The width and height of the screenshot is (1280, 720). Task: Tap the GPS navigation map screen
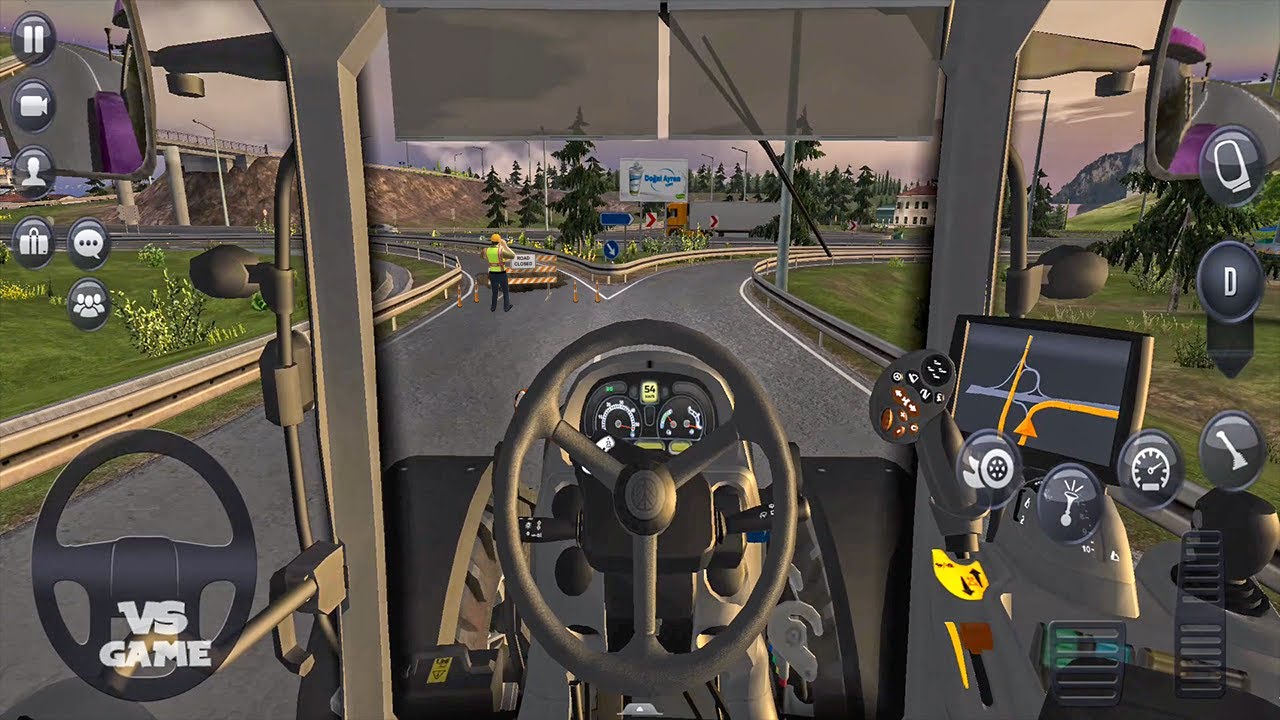[1047, 391]
